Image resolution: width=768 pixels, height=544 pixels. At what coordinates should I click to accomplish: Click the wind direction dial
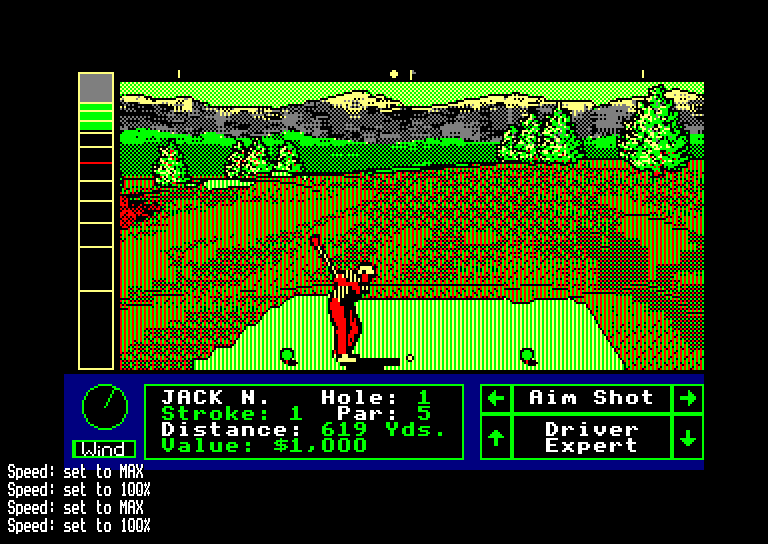click(104, 405)
